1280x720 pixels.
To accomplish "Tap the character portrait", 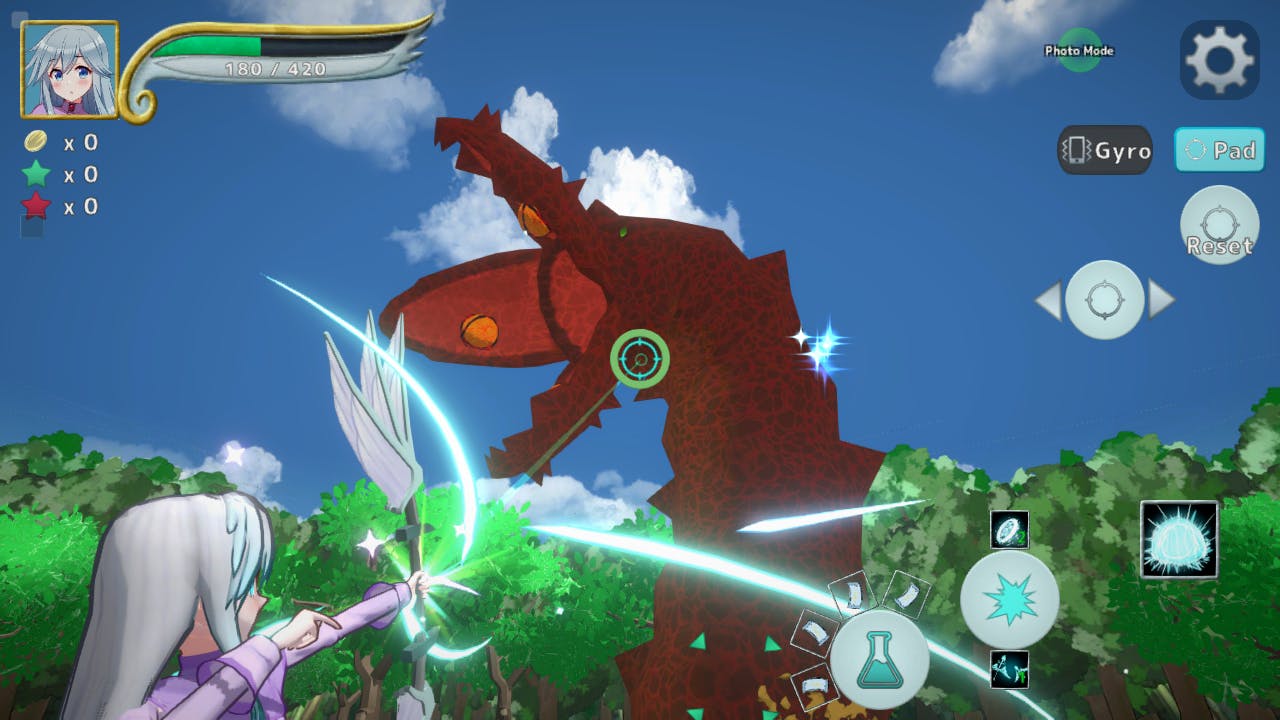I will click(69, 69).
